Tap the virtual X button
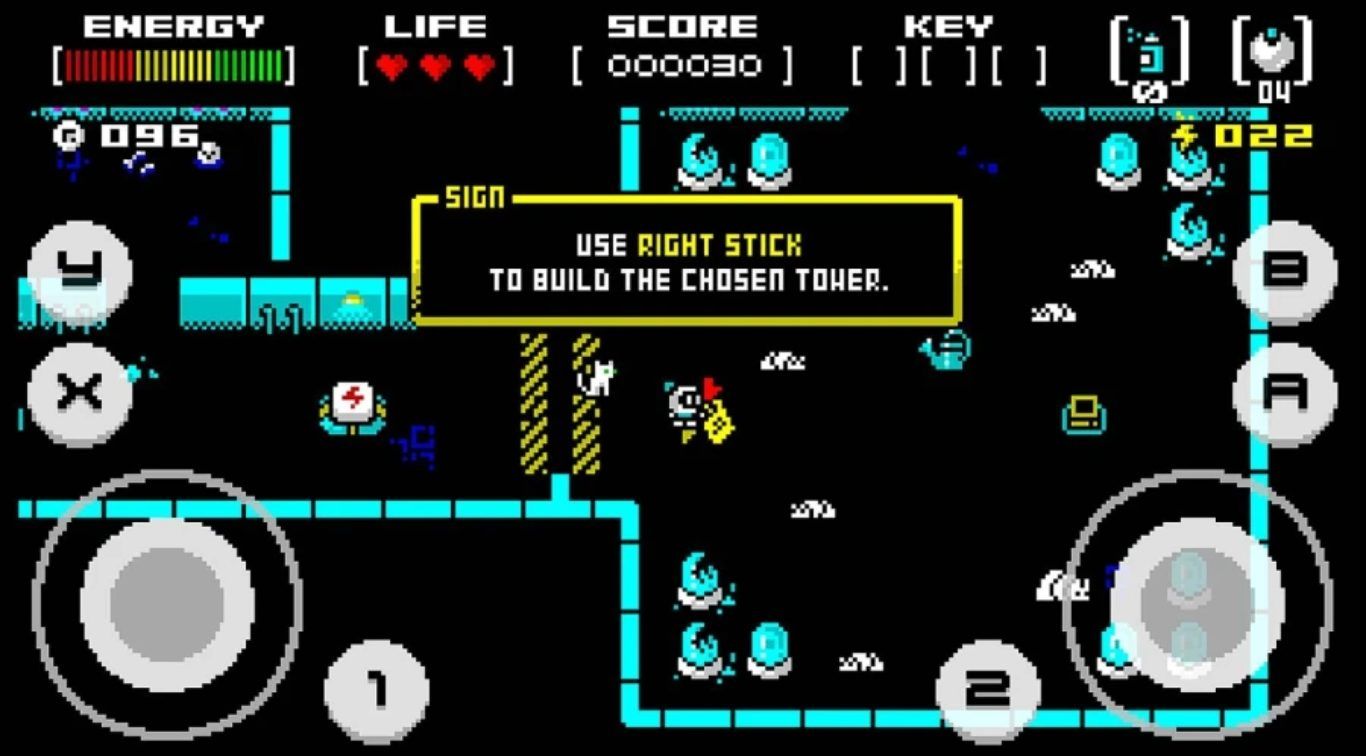This screenshot has height=756, width=1366. coord(79,394)
